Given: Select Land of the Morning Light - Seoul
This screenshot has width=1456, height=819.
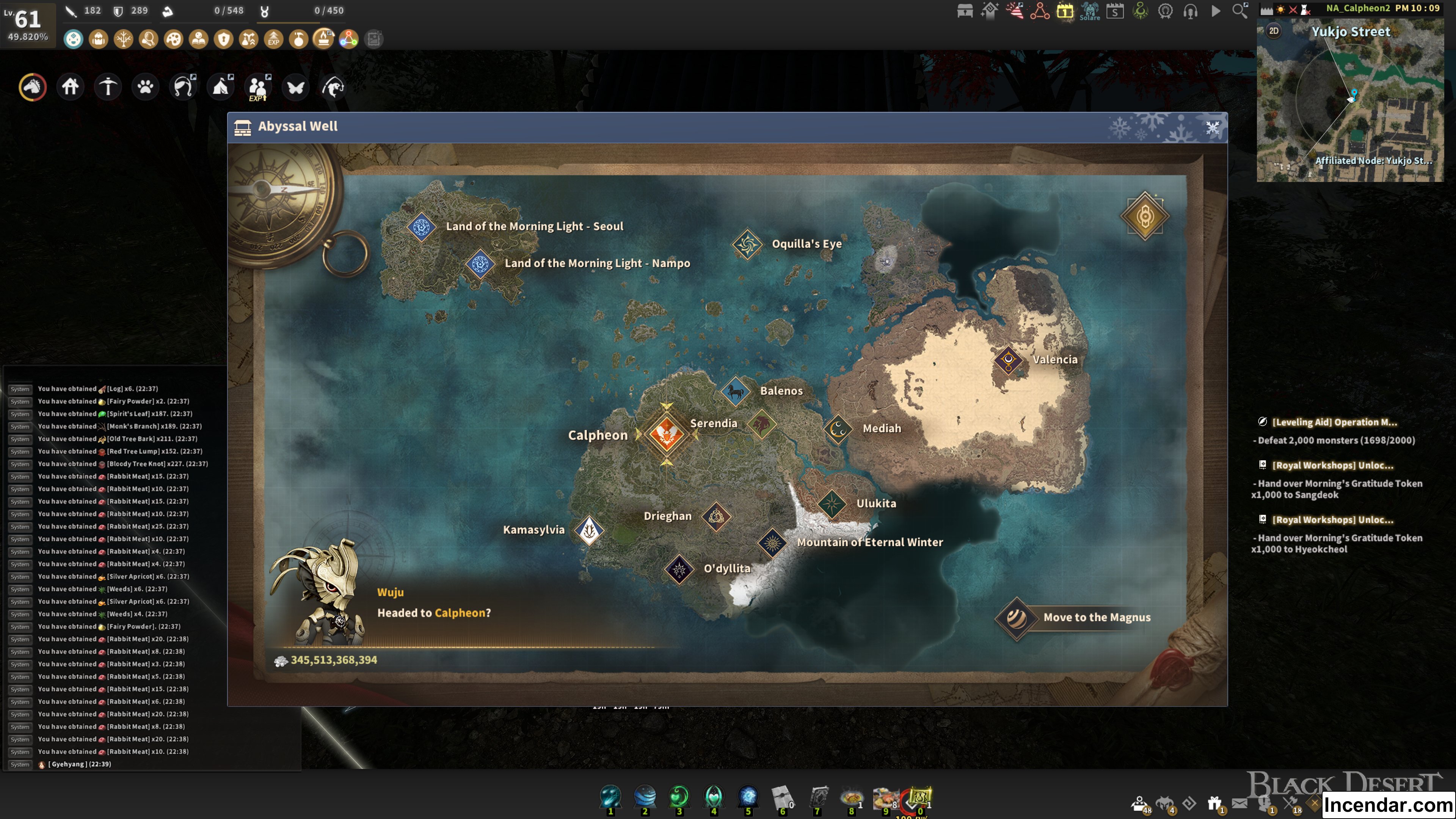Looking at the screenshot, I should pyautogui.click(x=421, y=227).
